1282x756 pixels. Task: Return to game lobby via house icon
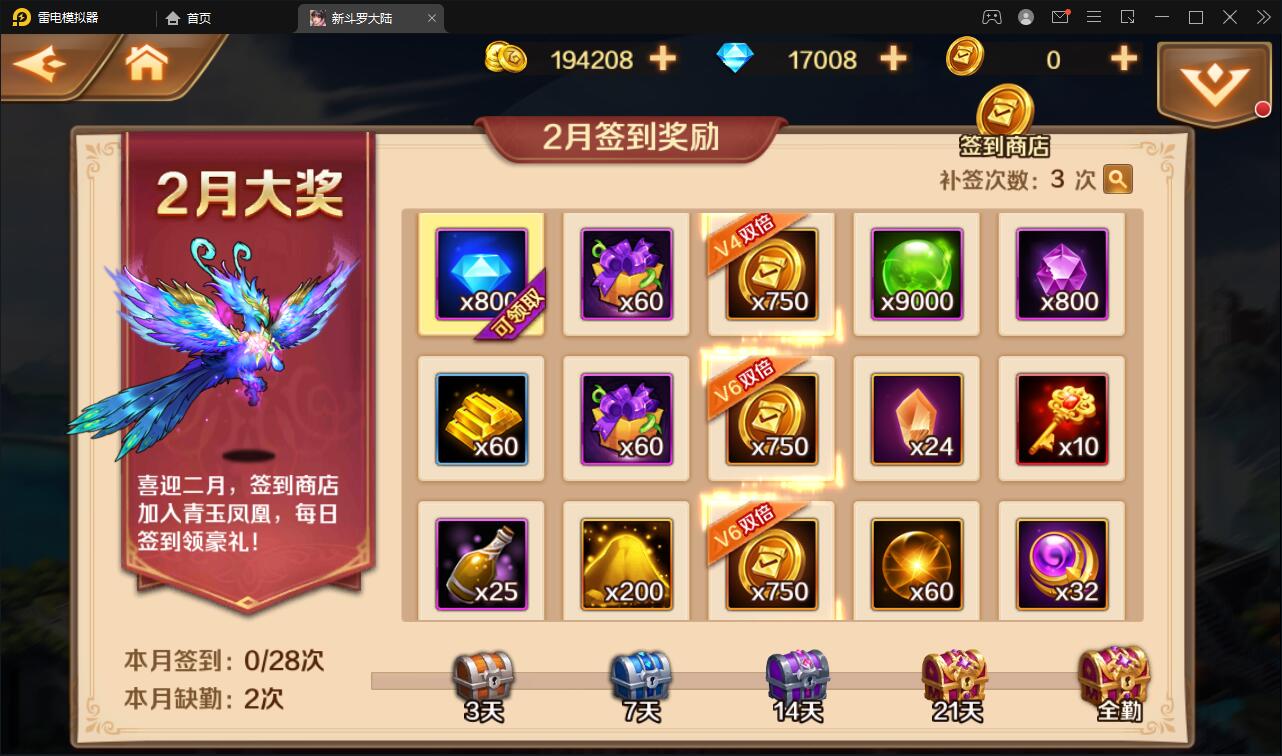146,62
